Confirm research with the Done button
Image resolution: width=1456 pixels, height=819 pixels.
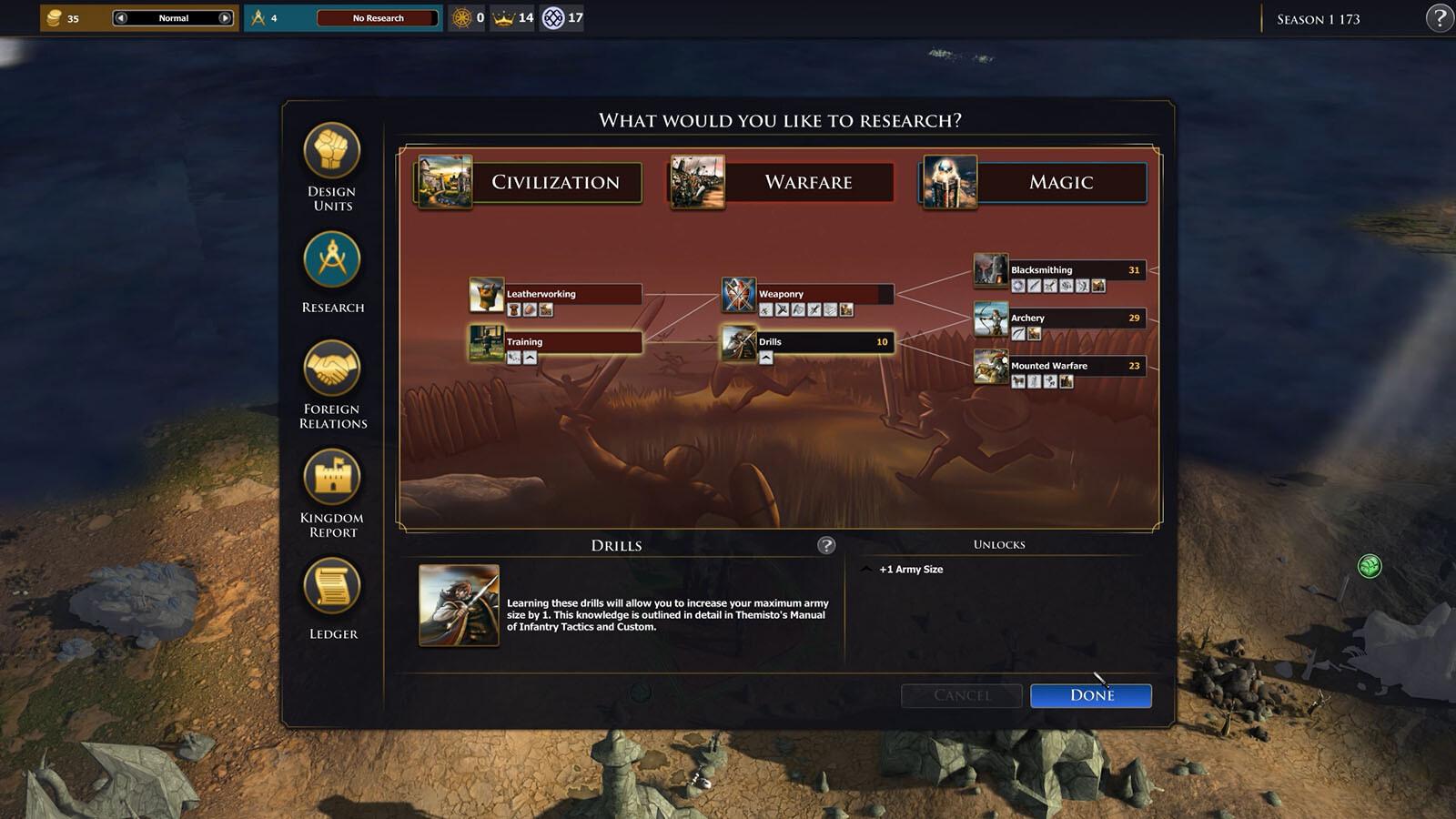click(1090, 695)
